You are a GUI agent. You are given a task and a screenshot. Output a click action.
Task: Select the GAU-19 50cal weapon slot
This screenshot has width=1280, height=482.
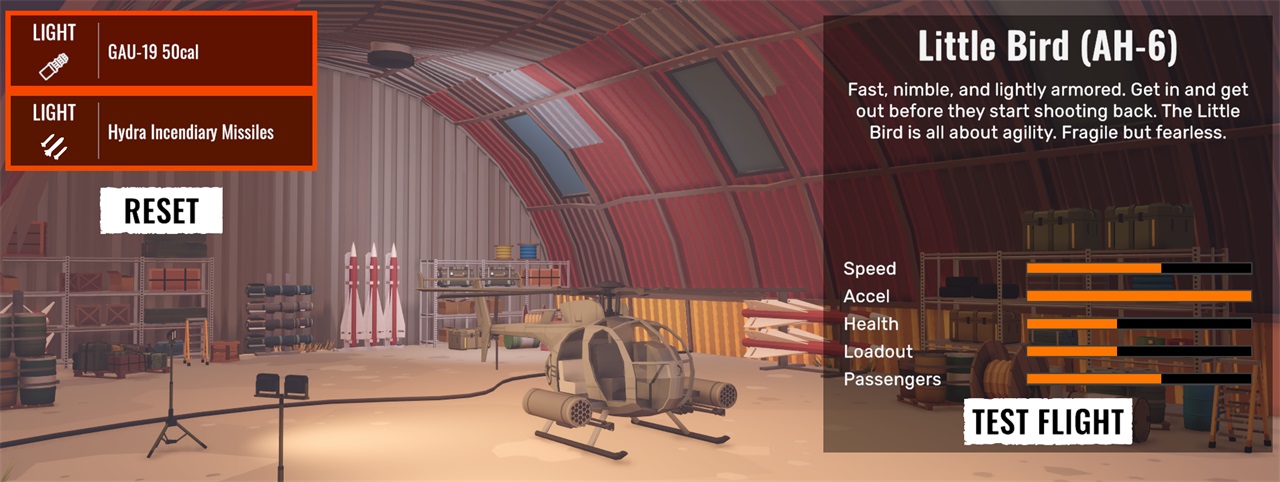[160, 50]
